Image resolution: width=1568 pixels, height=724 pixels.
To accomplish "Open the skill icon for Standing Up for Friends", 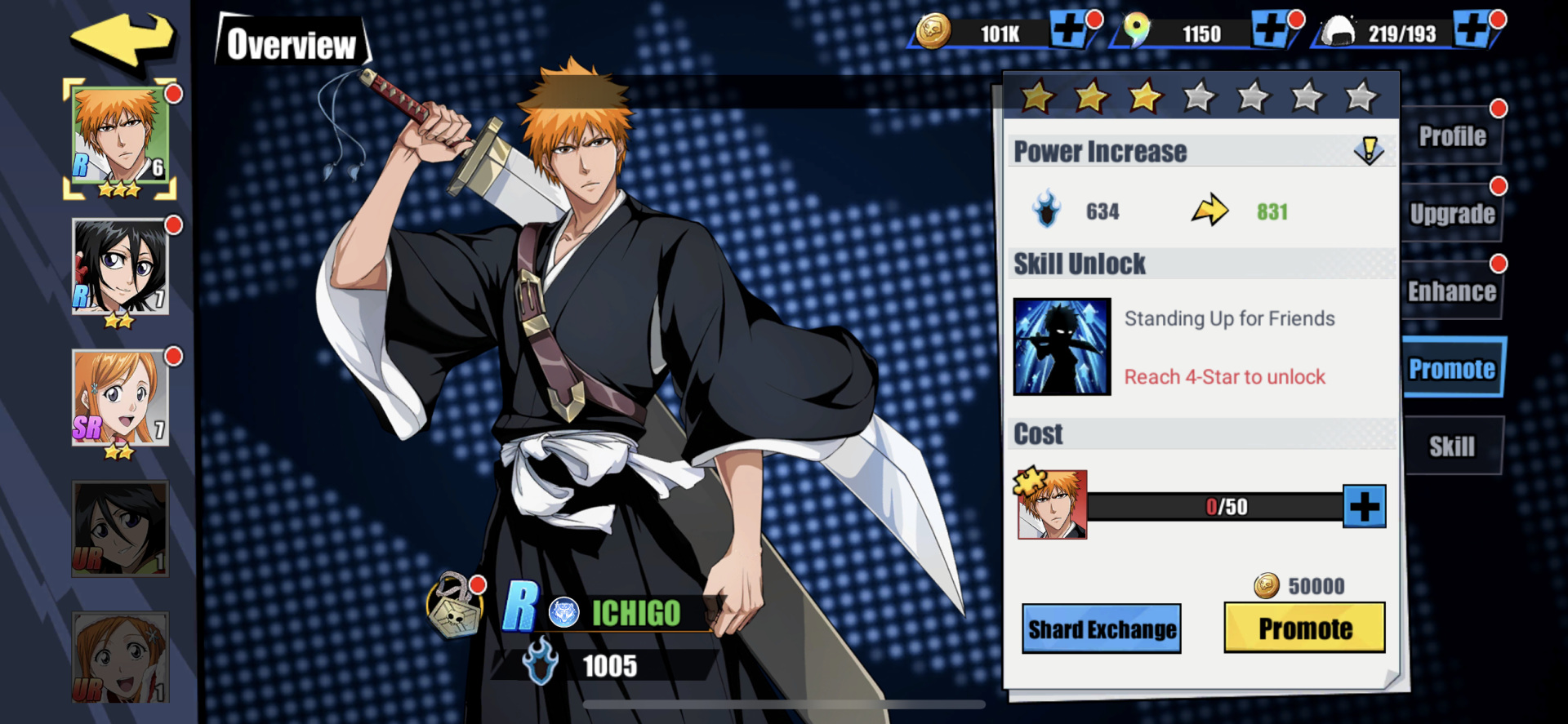I will coord(1062,346).
